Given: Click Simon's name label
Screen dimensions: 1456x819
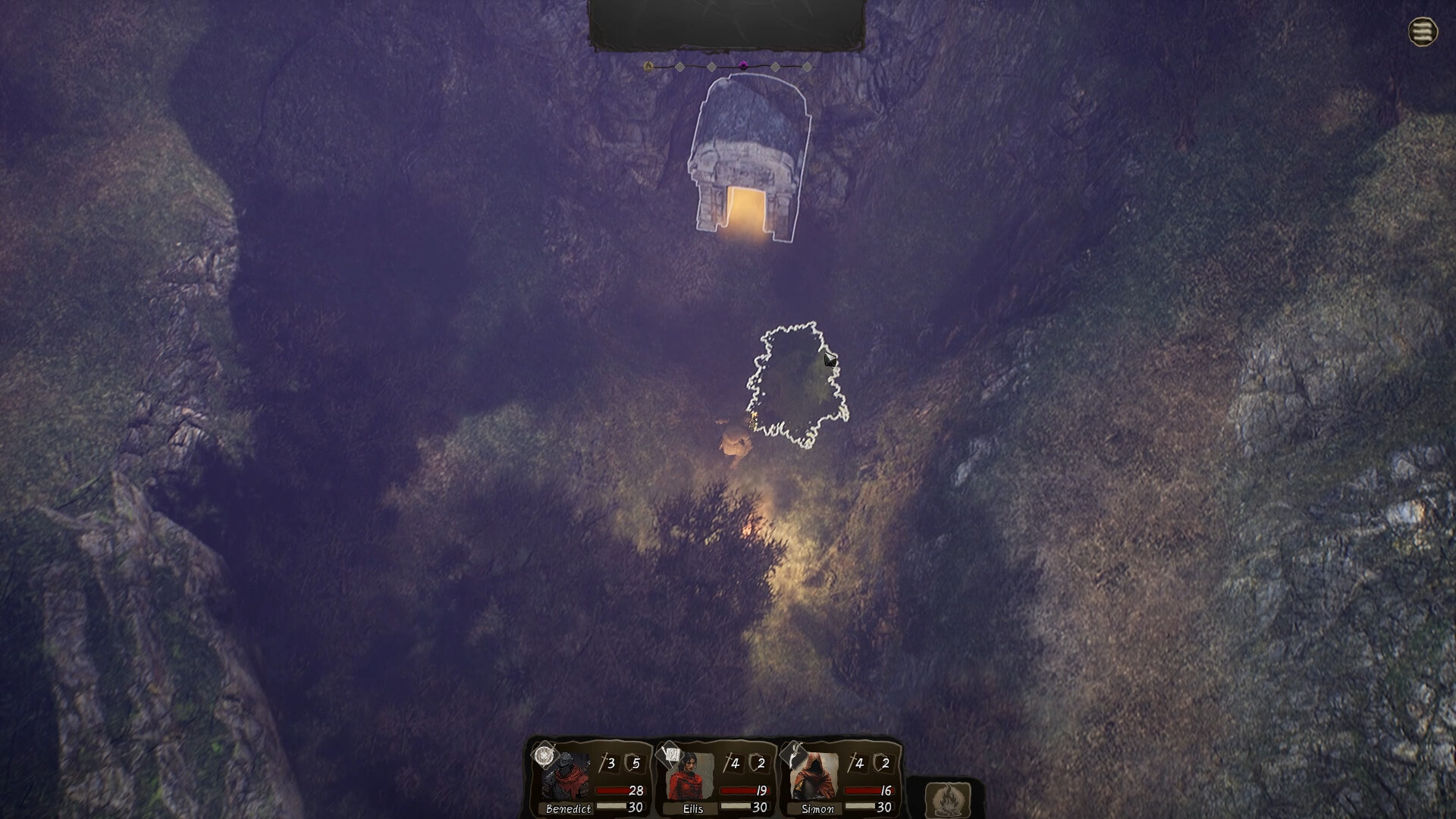Looking at the screenshot, I should (818, 808).
